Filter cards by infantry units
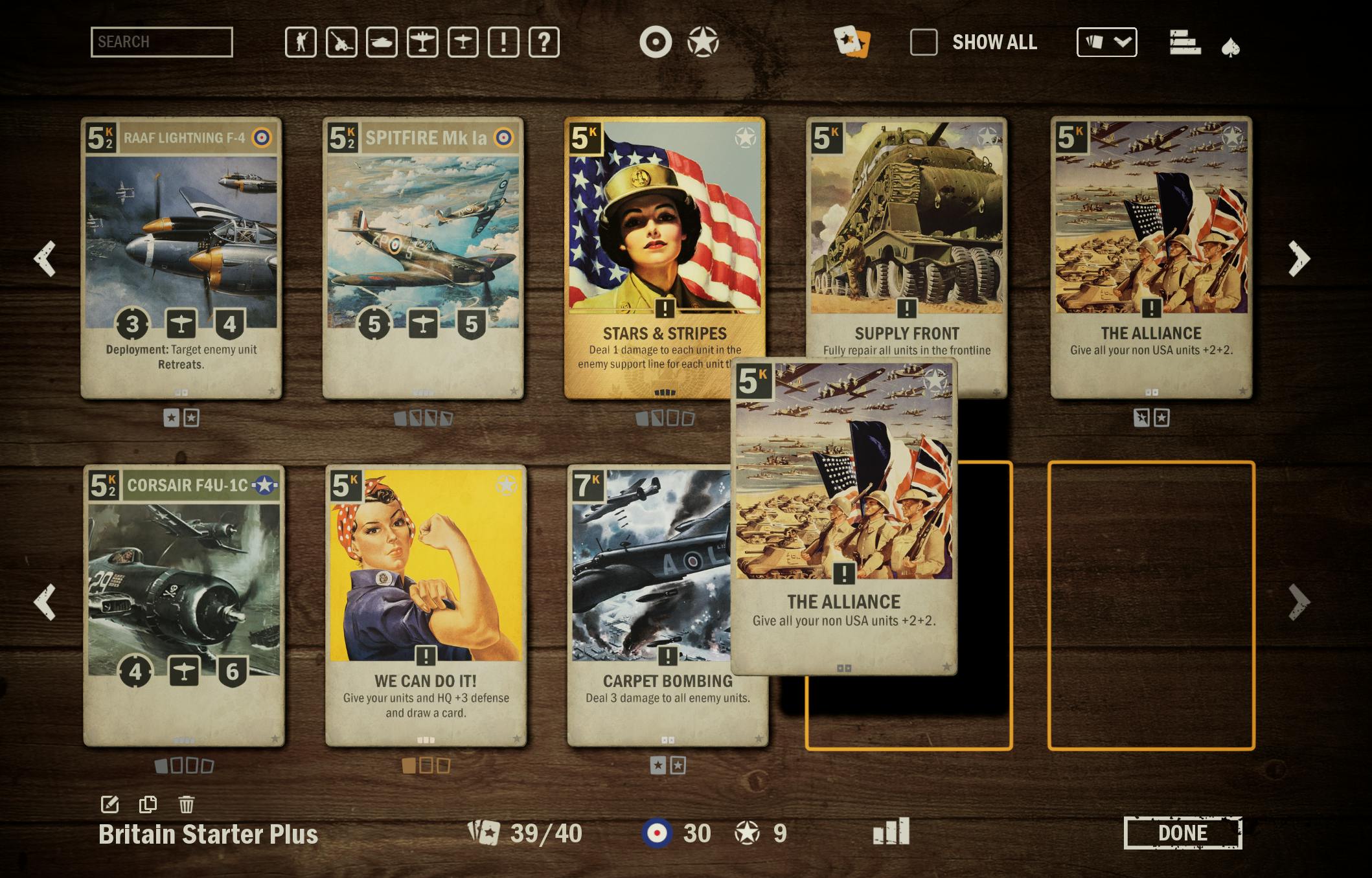Screen dimensions: 1372x878 click(301, 43)
